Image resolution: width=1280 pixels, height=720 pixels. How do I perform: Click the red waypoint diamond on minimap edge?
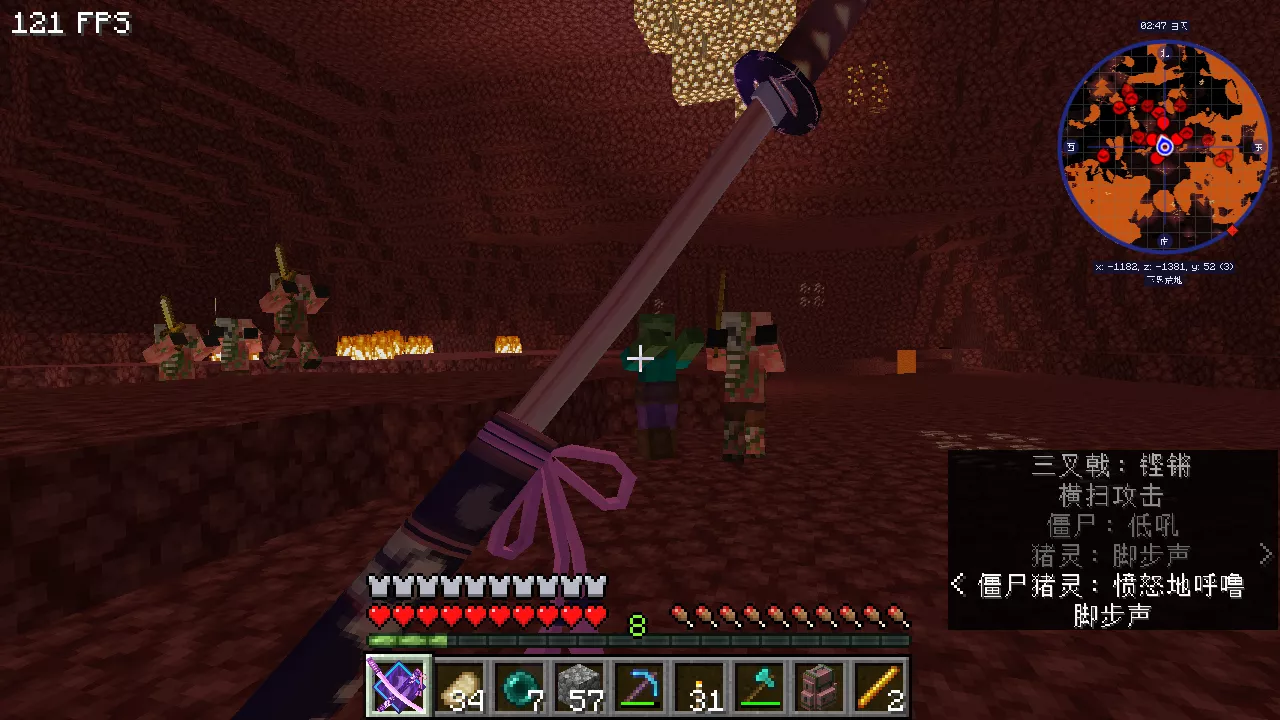1232,231
